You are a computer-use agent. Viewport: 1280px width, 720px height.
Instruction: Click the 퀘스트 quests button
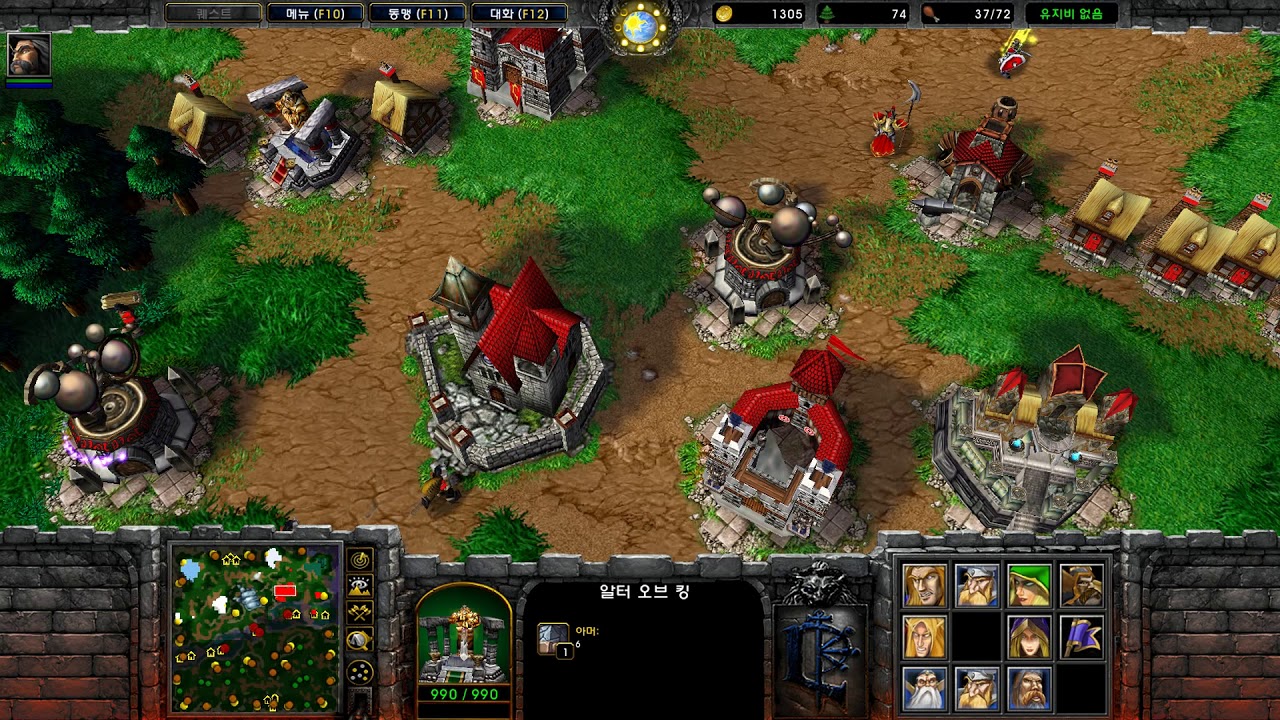click(212, 14)
